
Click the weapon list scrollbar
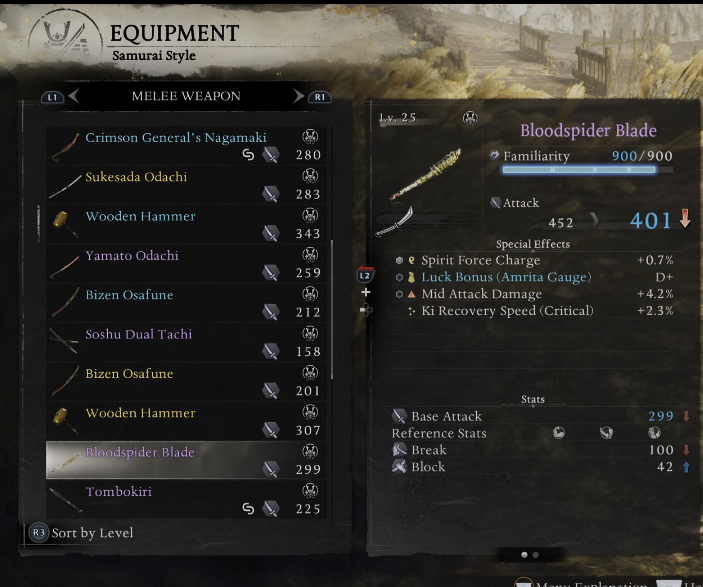point(332,308)
